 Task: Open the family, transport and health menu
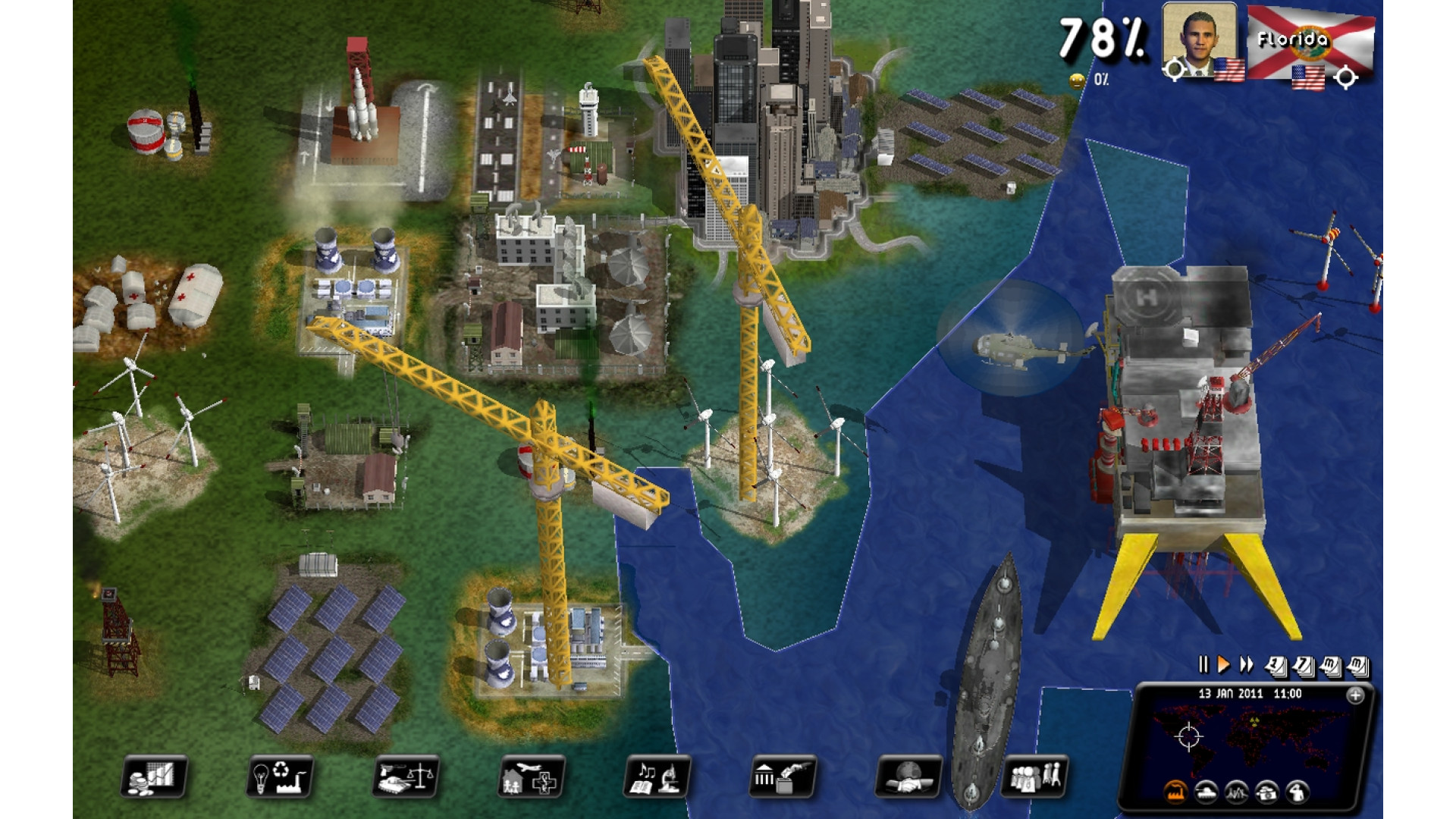(x=532, y=777)
